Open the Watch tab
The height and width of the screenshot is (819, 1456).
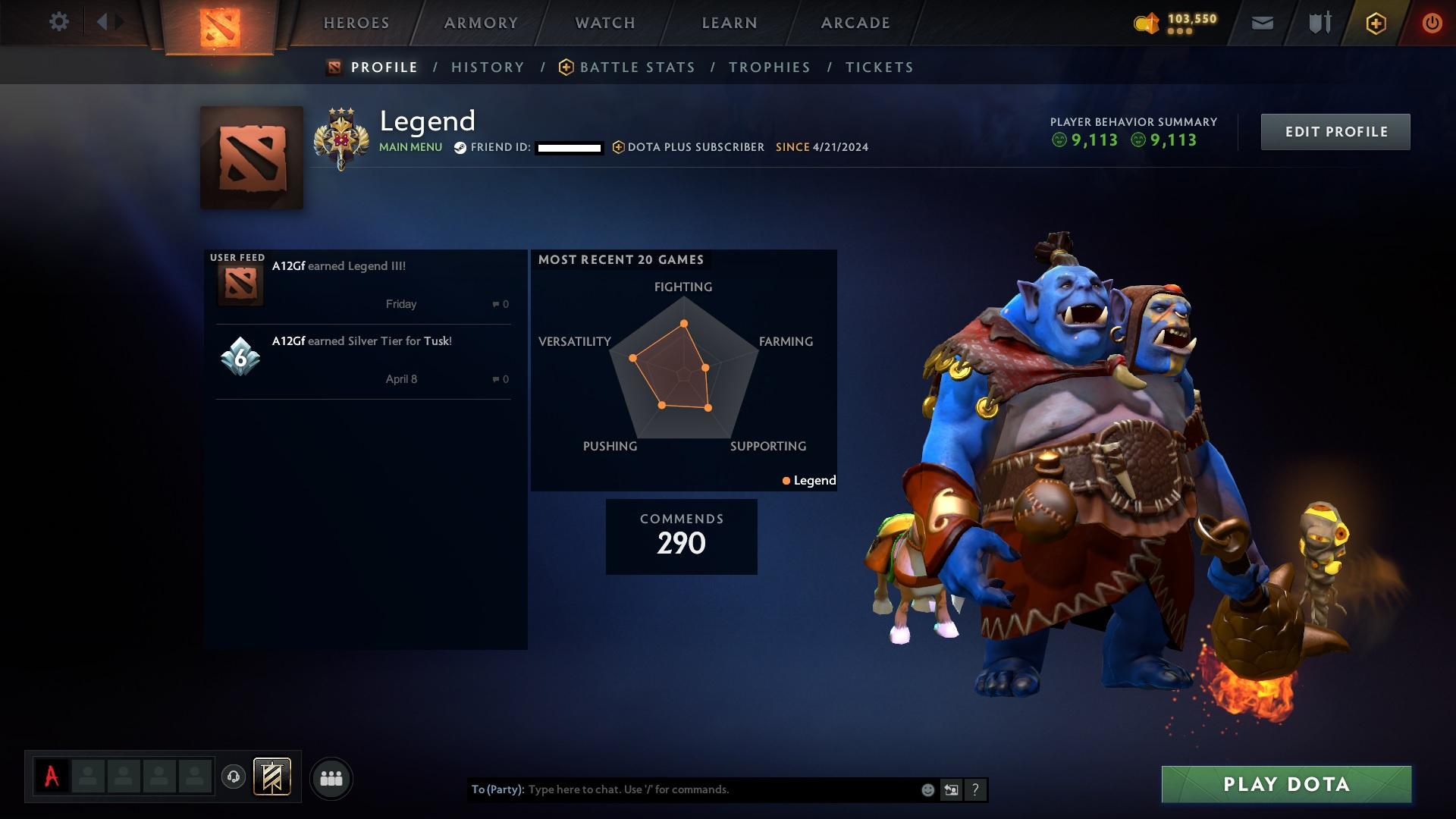(605, 23)
